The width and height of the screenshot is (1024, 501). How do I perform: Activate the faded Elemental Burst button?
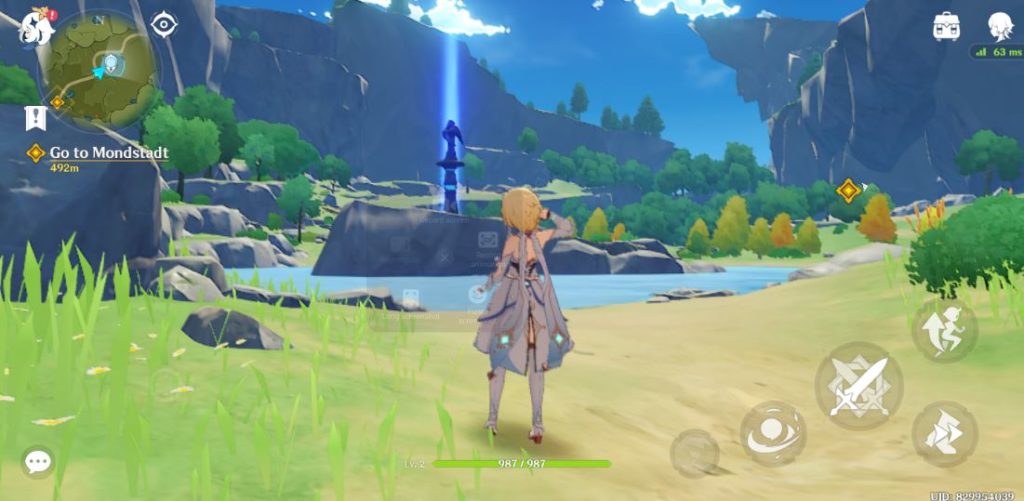(x=694, y=452)
